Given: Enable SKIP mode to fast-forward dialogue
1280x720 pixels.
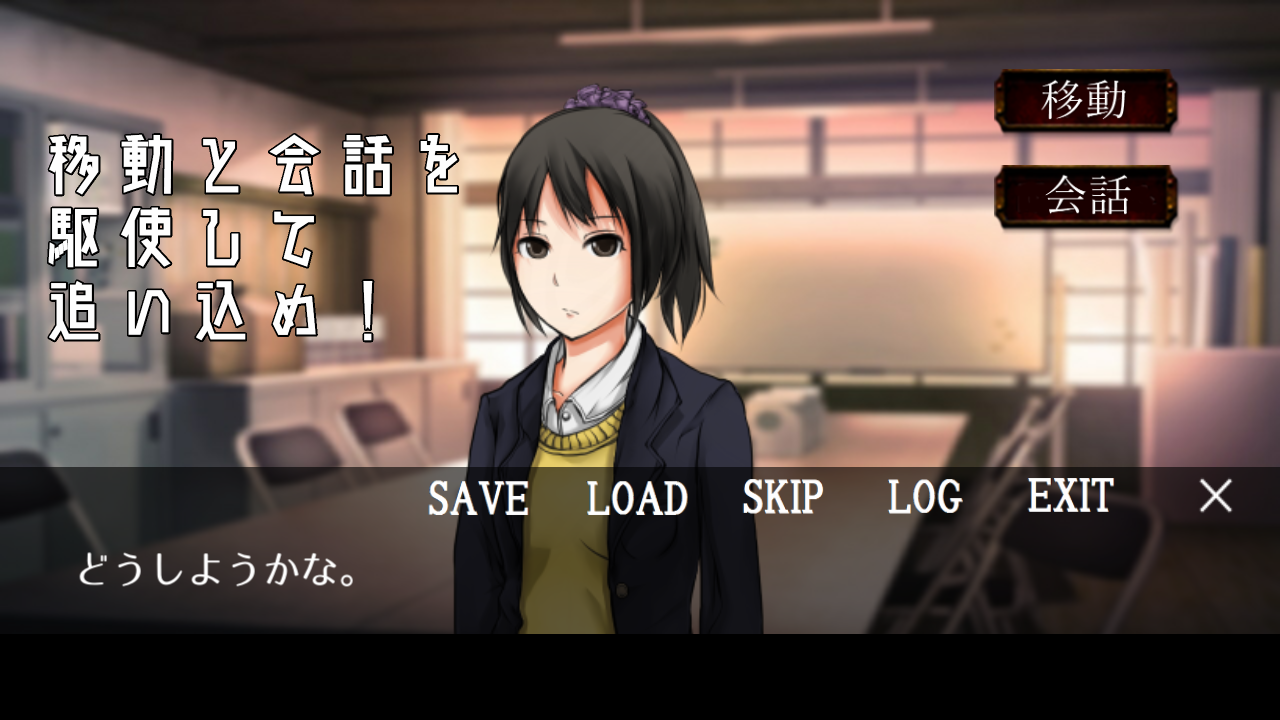Looking at the screenshot, I should coord(781,498).
